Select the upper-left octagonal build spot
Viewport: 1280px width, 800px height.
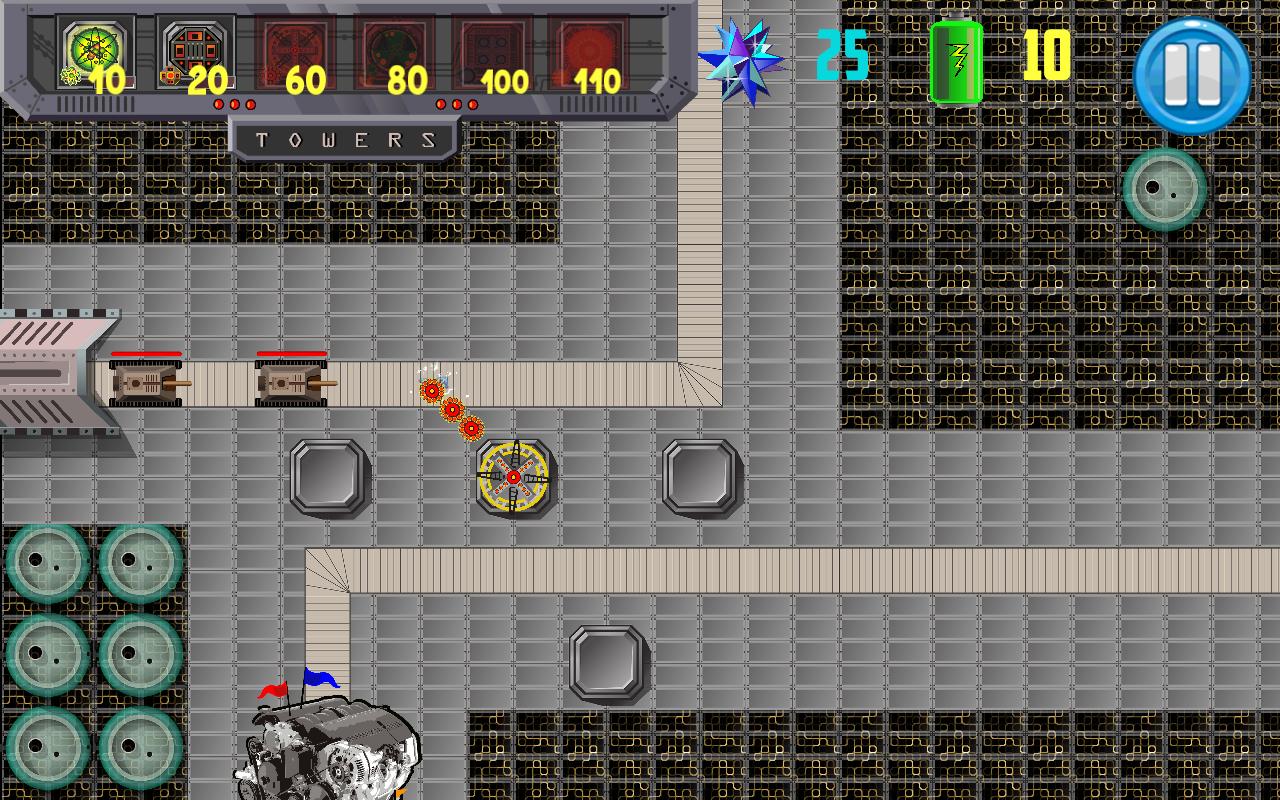tap(331, 477)
